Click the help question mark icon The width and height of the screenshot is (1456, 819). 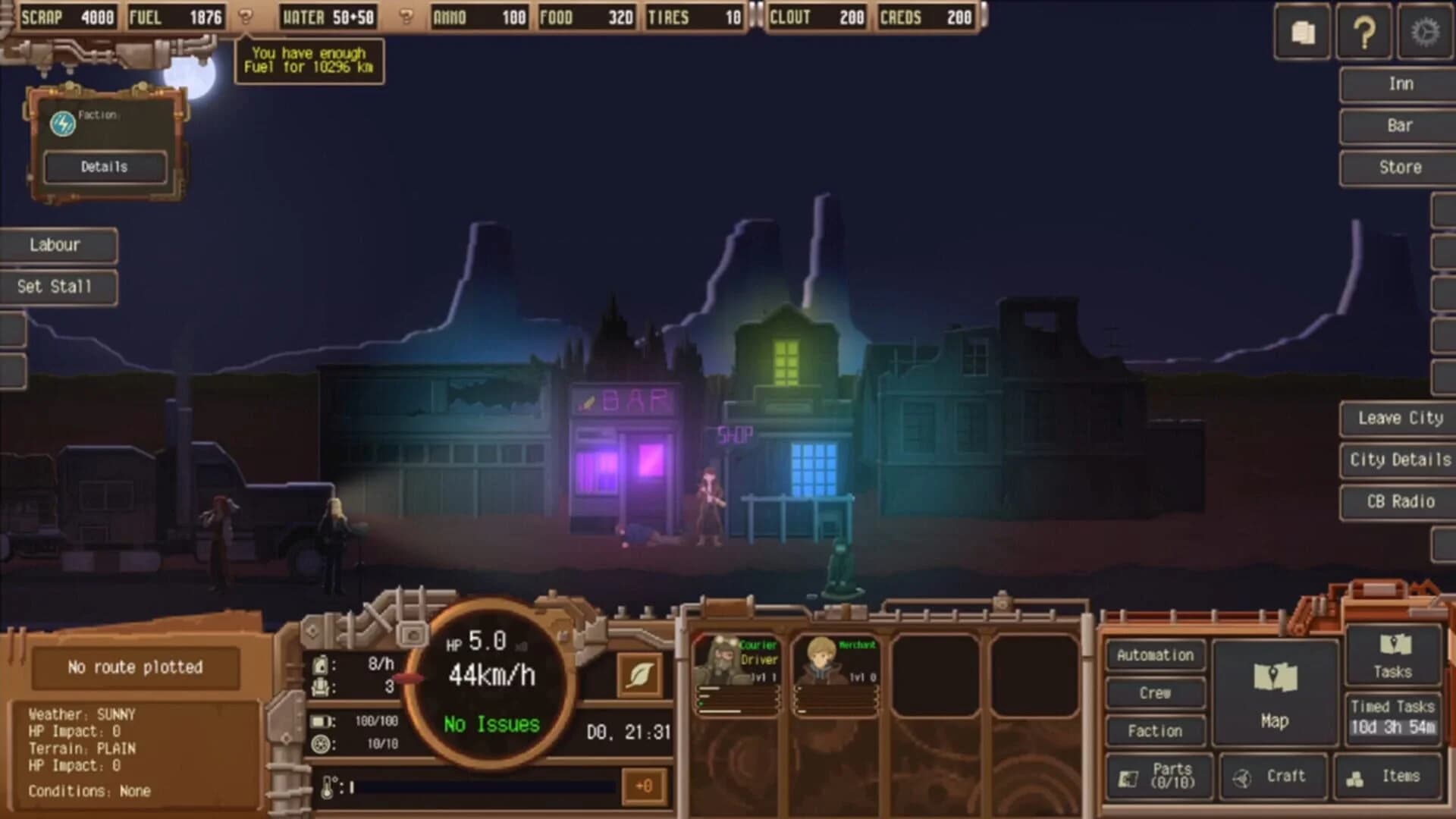1363,33
